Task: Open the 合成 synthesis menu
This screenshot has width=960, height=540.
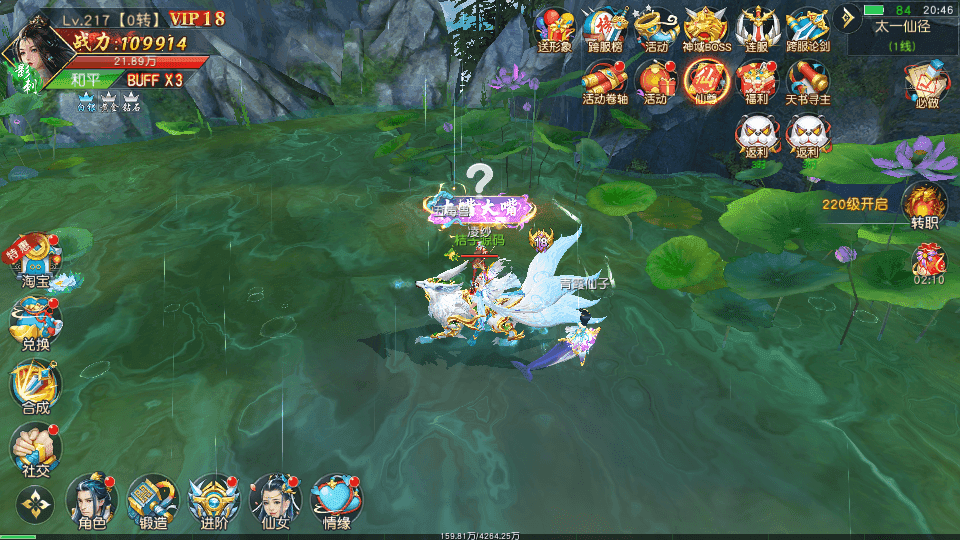Action: 35,386
